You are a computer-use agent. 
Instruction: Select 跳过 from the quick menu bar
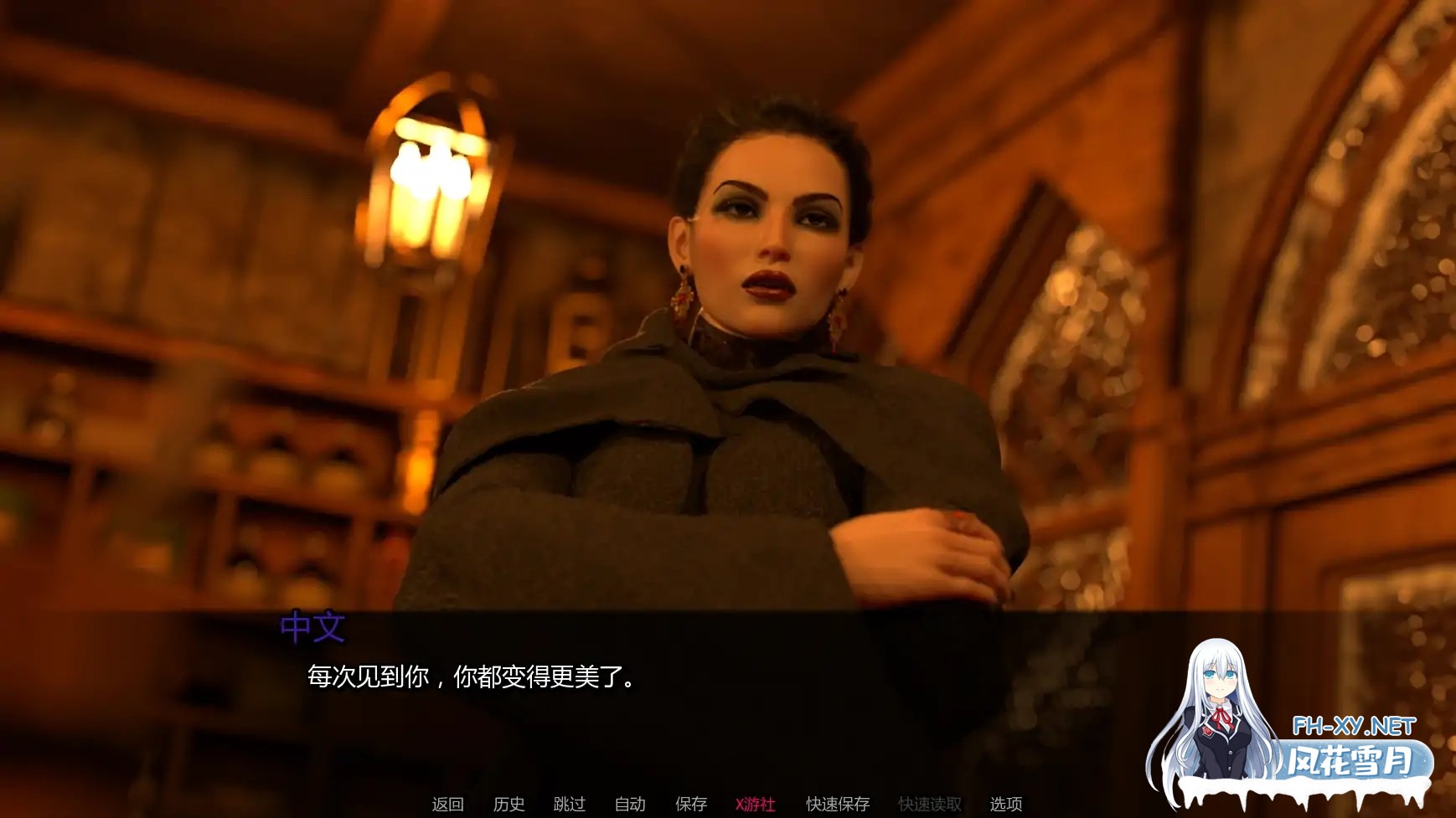pos(569,804)
